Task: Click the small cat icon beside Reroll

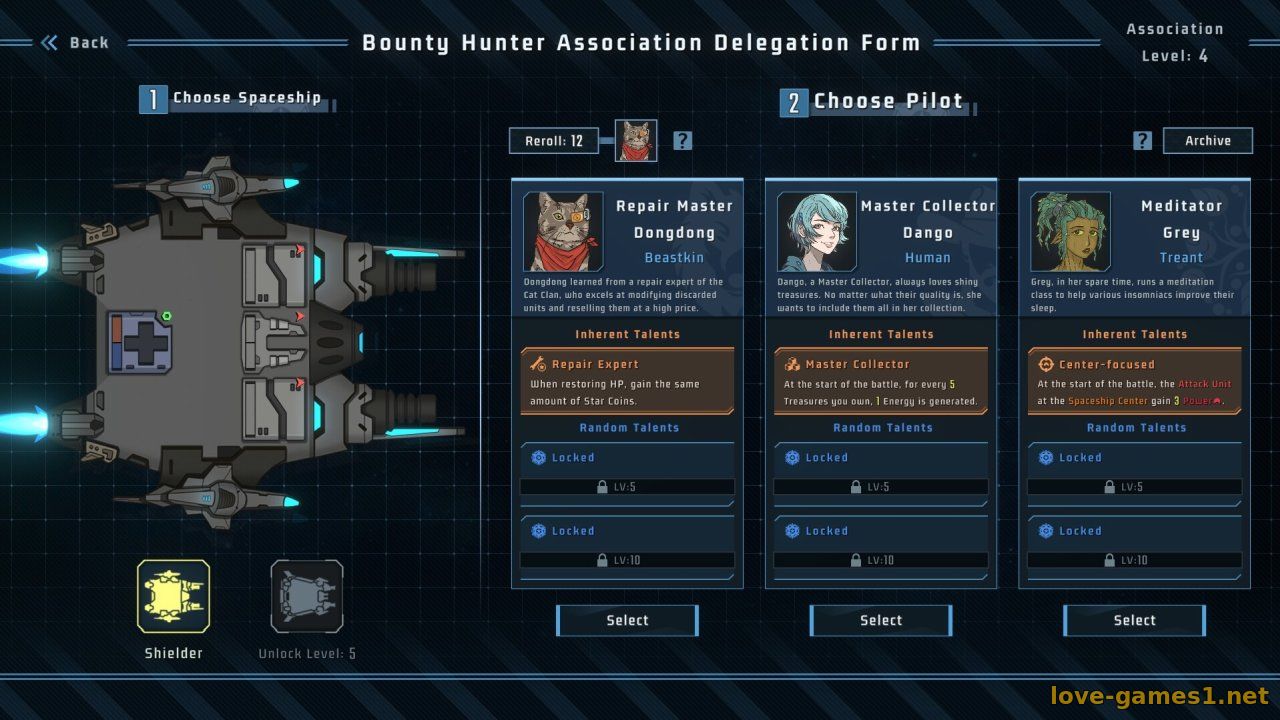Action: pyautogui.click(x=636, y=141)
